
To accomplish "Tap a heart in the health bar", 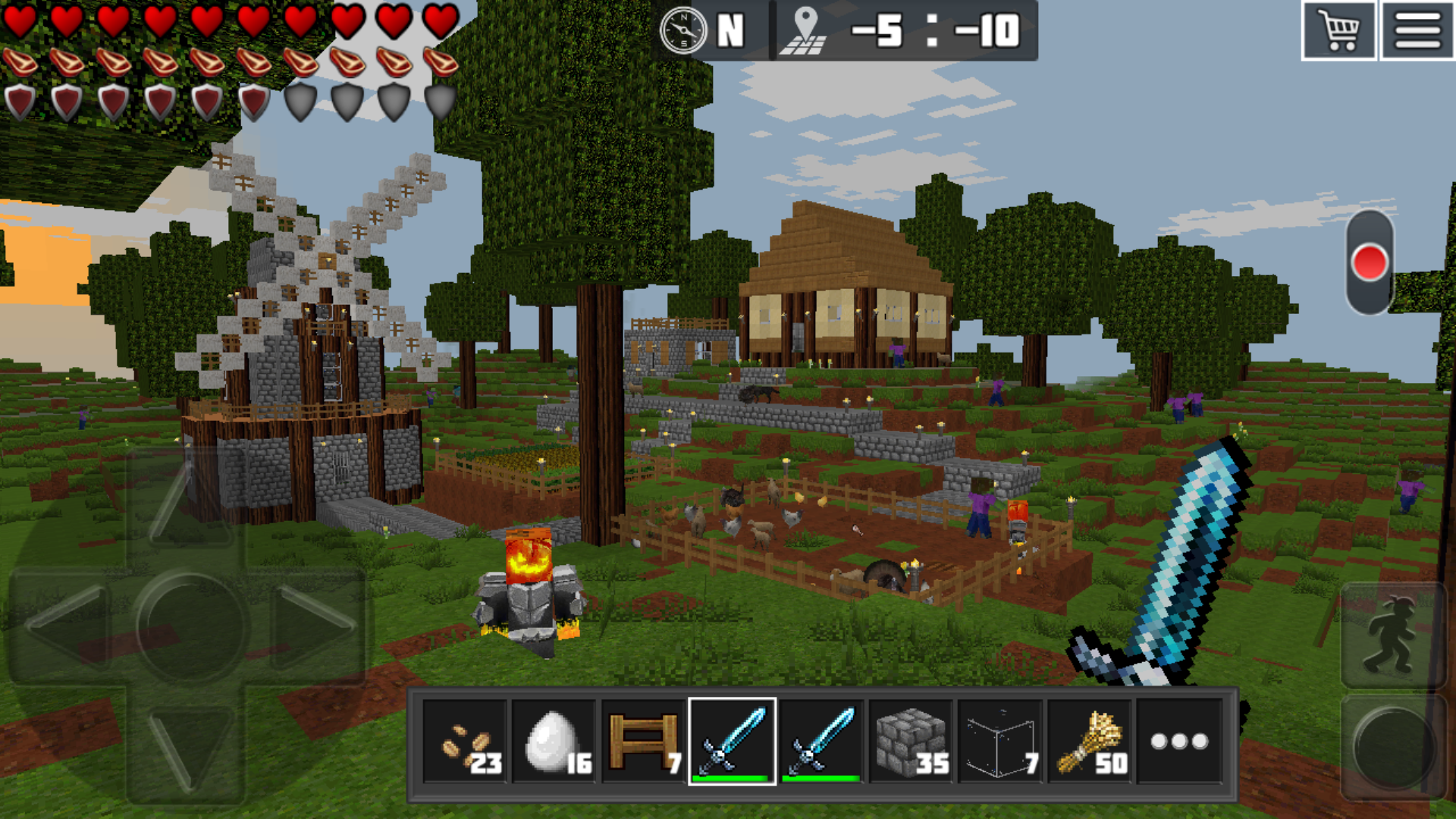I will coord(21,23).
